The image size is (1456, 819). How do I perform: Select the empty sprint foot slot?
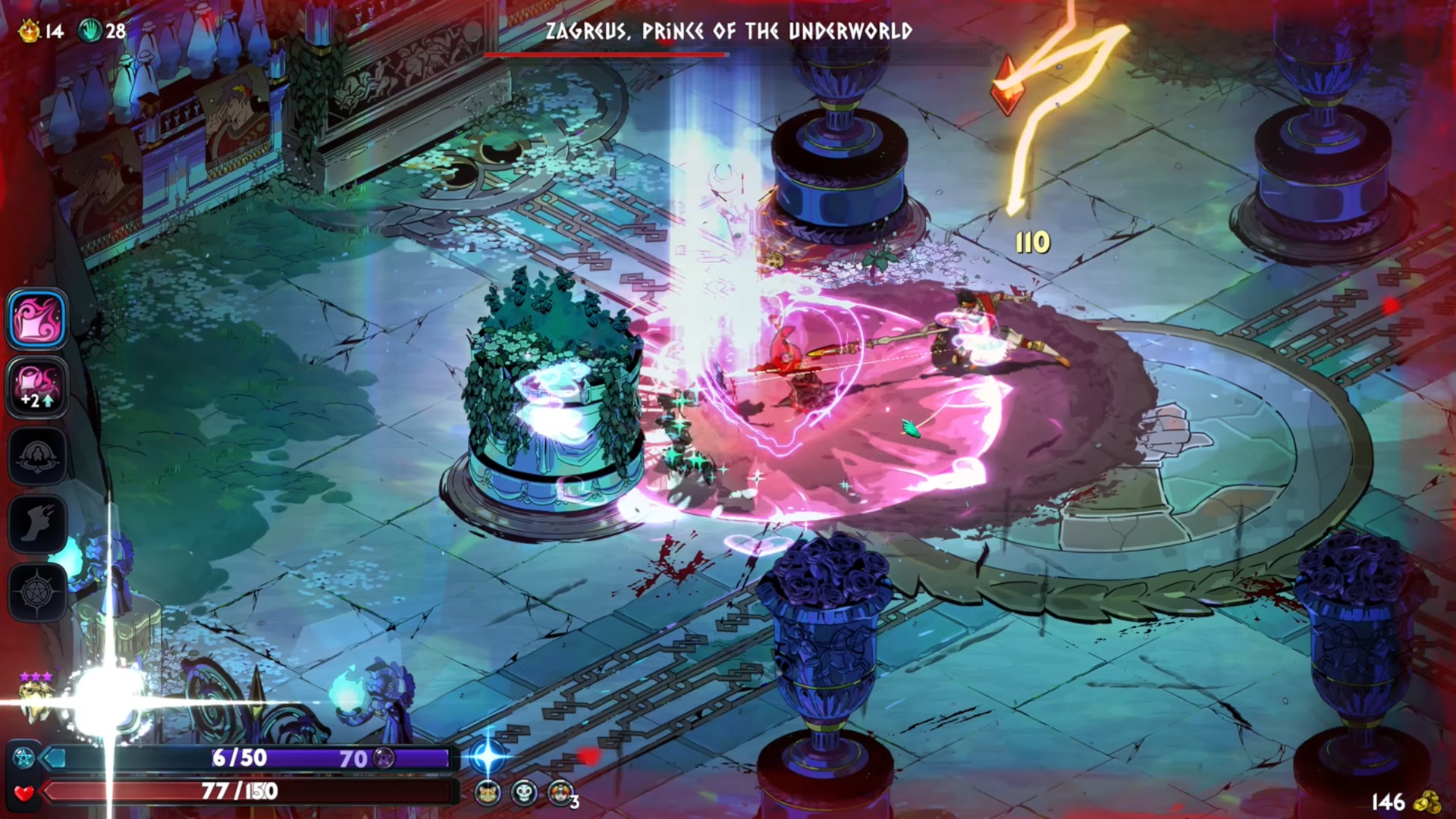[x=37, y=523]
